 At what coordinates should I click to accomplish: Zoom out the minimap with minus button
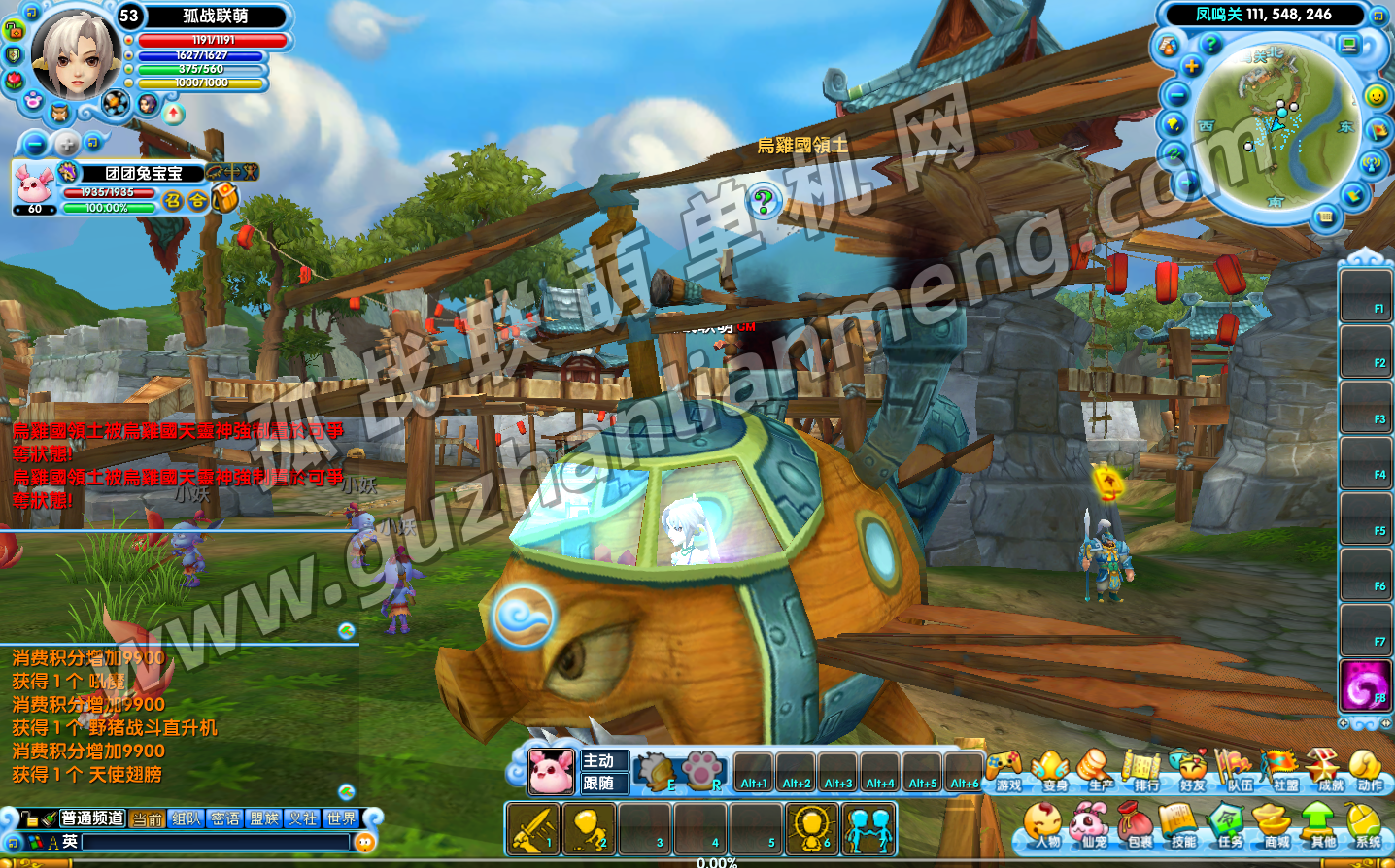(1177, 95)
